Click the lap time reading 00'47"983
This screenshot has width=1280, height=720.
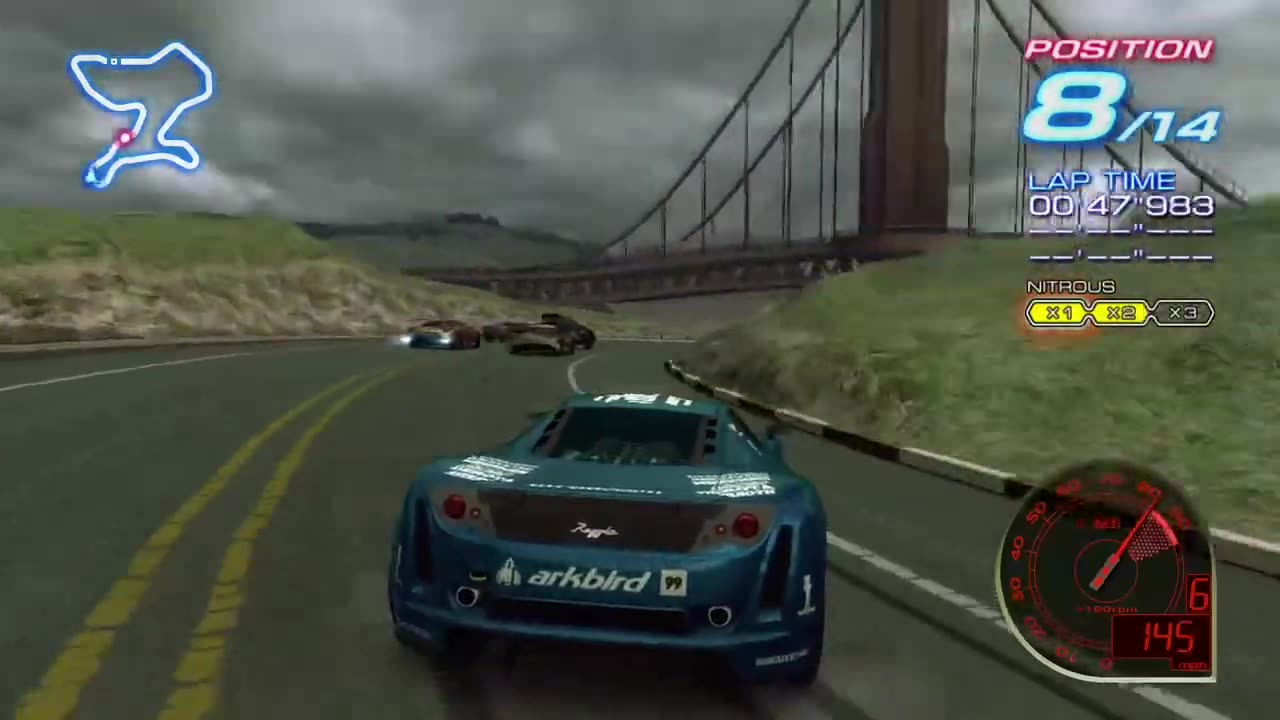click(1120, 205)
